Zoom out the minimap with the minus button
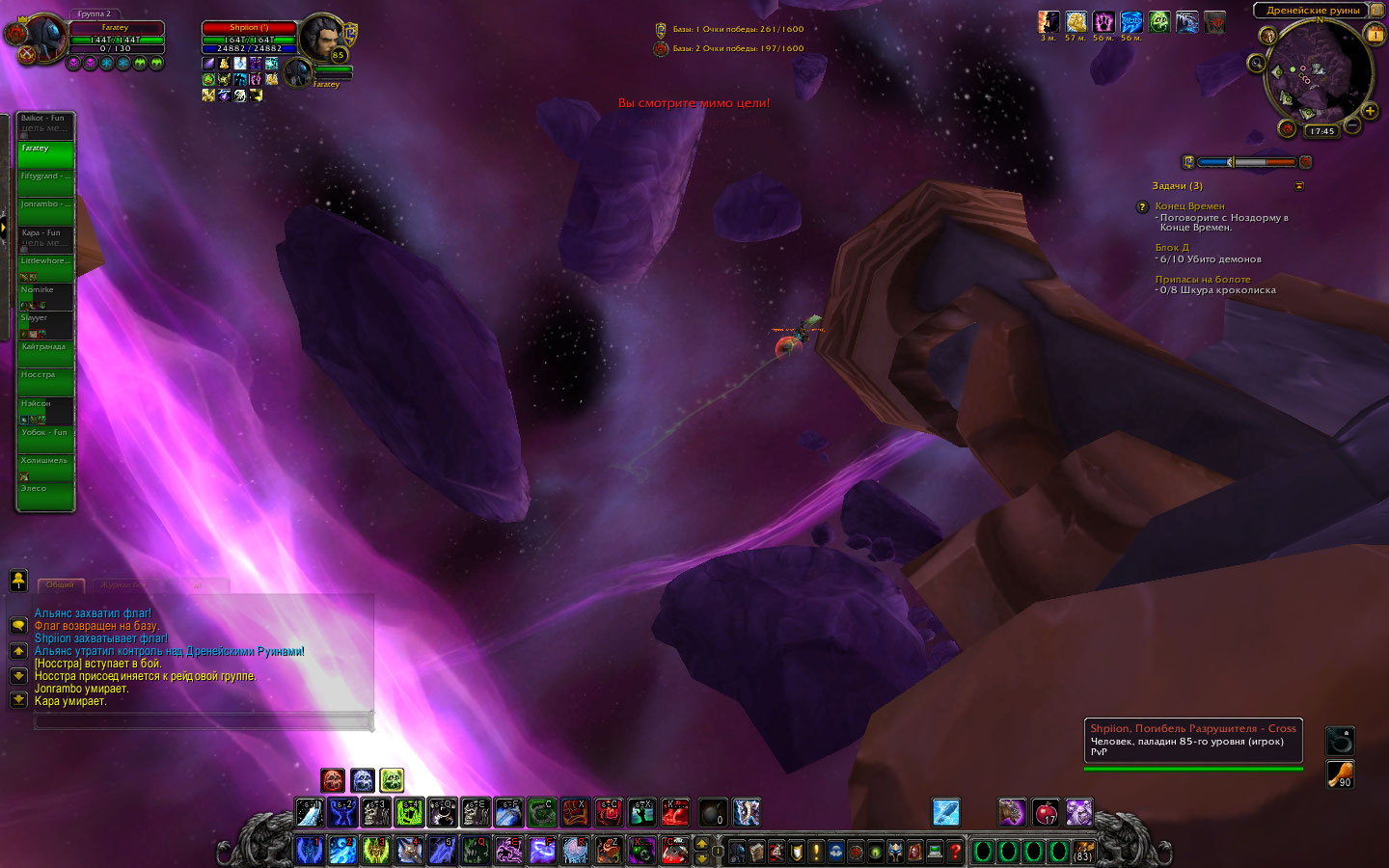Image resolution: width=1389 pixels, height=868 pixels. point(1353,125)
